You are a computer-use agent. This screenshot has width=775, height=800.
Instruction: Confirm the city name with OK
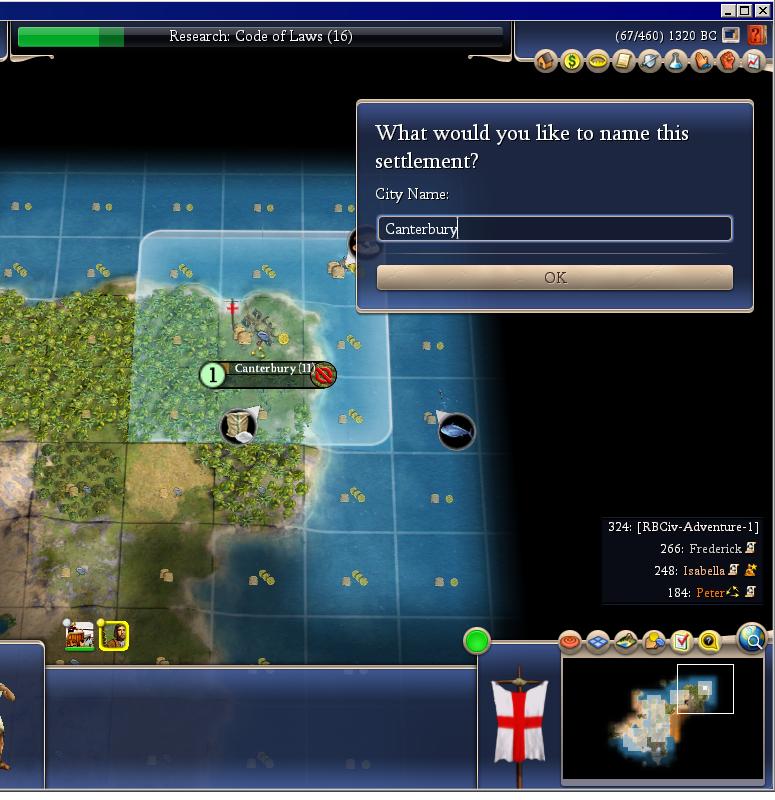coord(554,278)
